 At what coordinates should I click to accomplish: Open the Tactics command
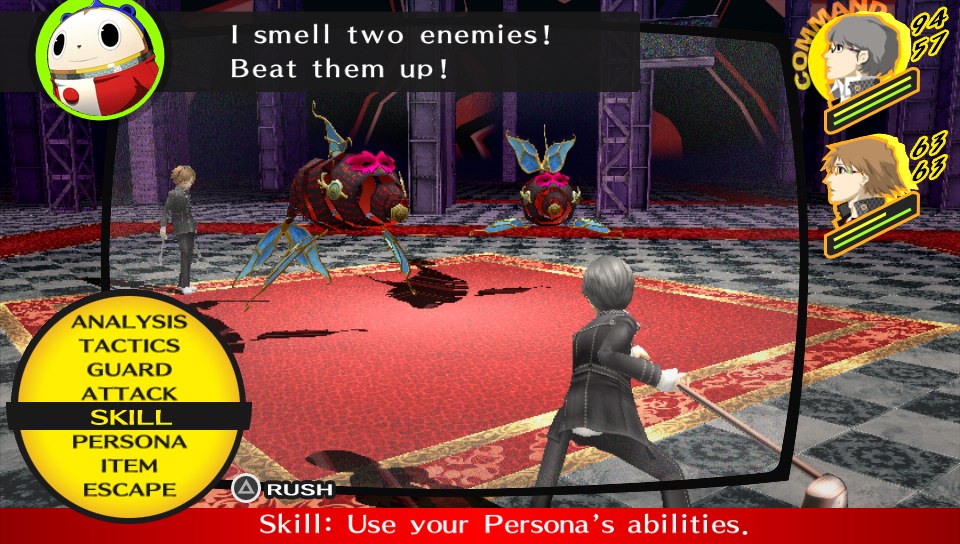pyautogui.click(x=129, y=346)
